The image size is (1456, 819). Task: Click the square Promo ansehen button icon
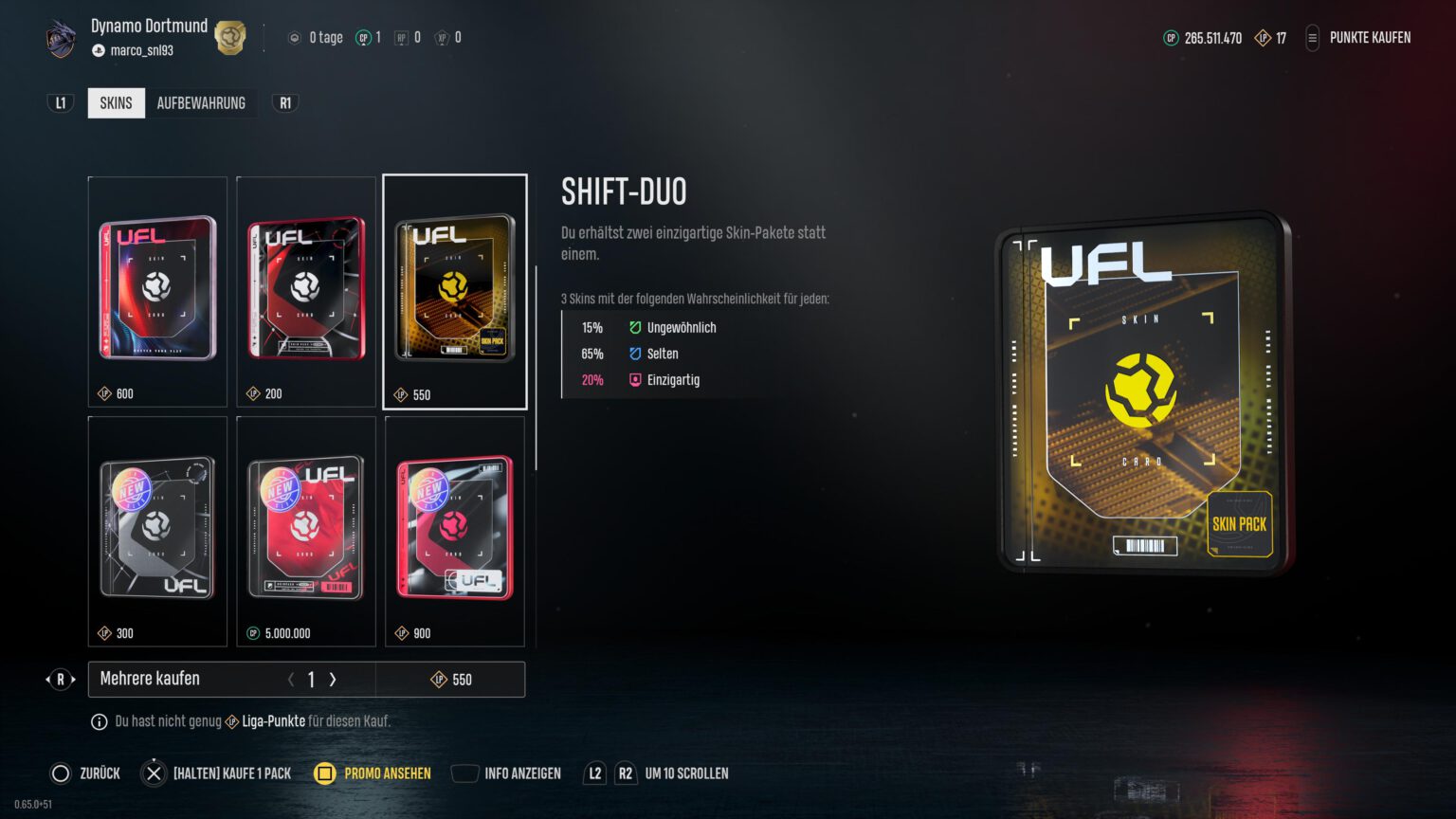(326, 773)
